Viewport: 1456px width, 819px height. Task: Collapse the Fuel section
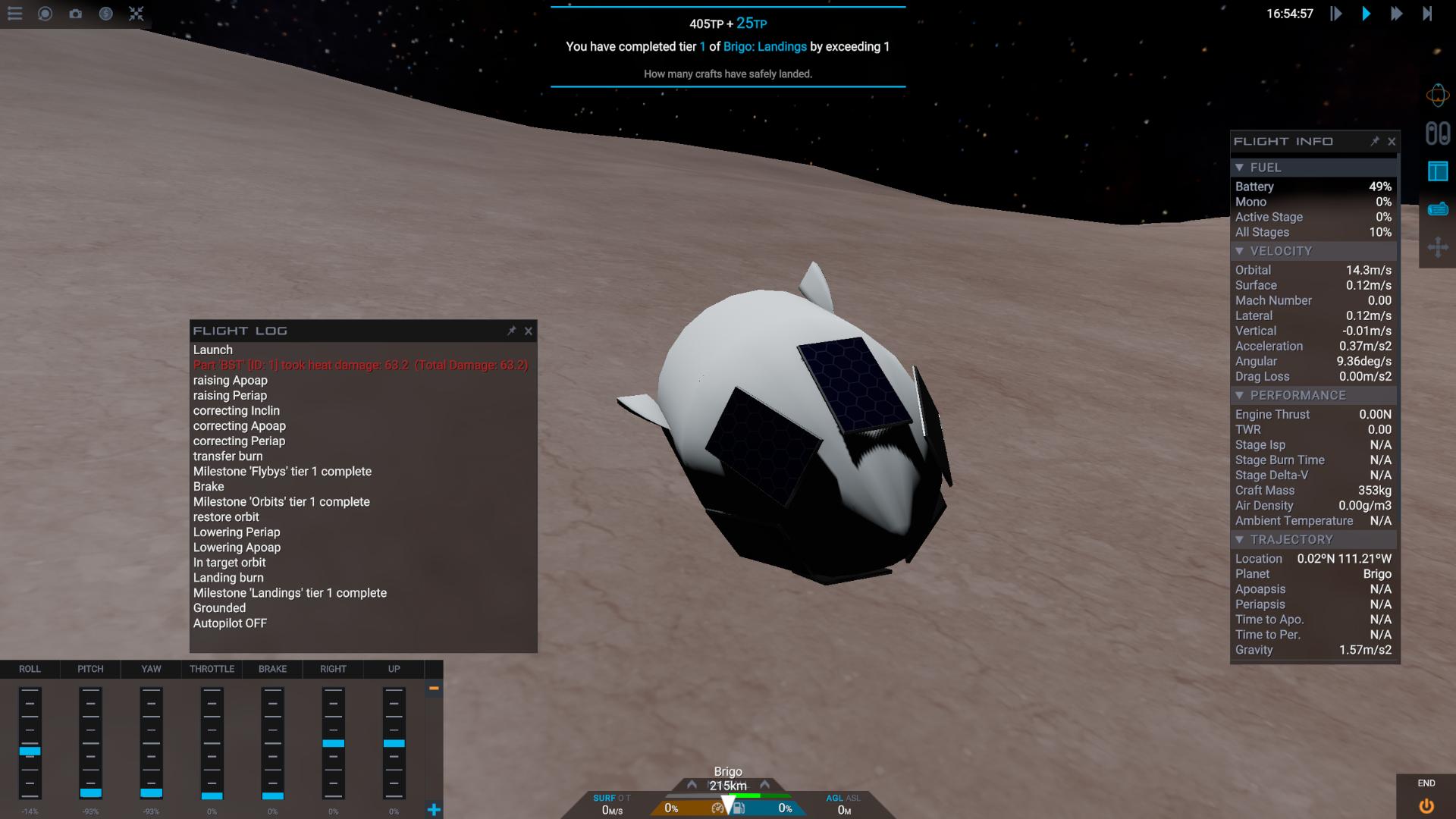1239,168
